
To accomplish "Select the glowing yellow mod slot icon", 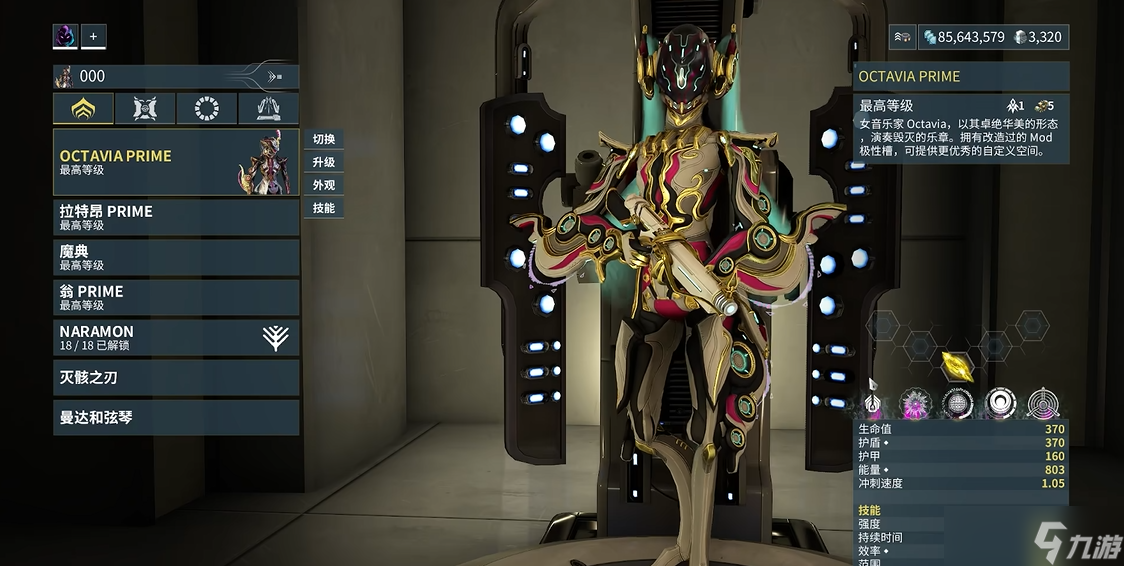I will coord(957,364).
